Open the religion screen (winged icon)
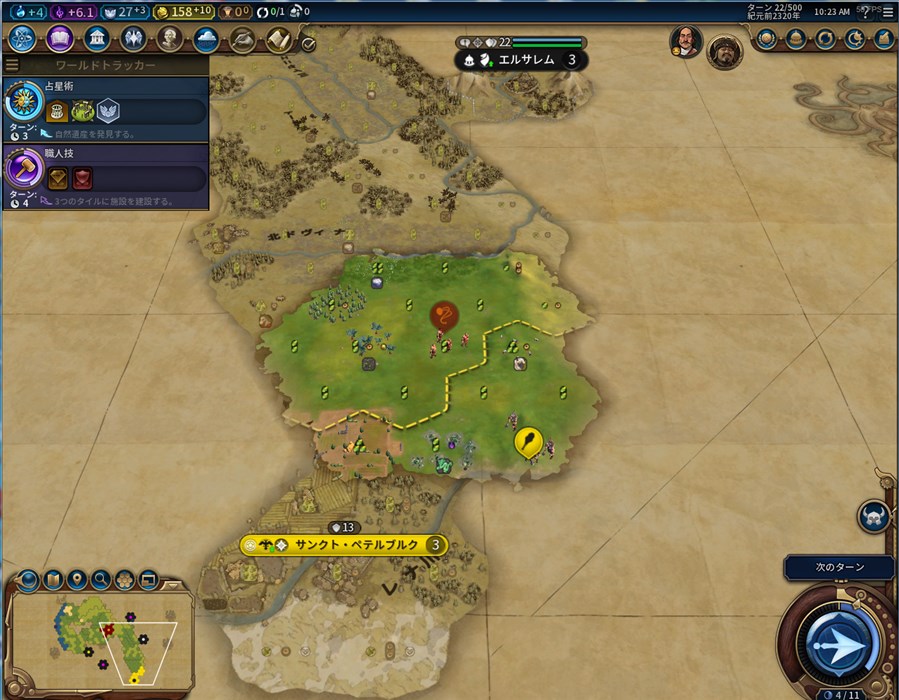 click(x=134, y=39)
